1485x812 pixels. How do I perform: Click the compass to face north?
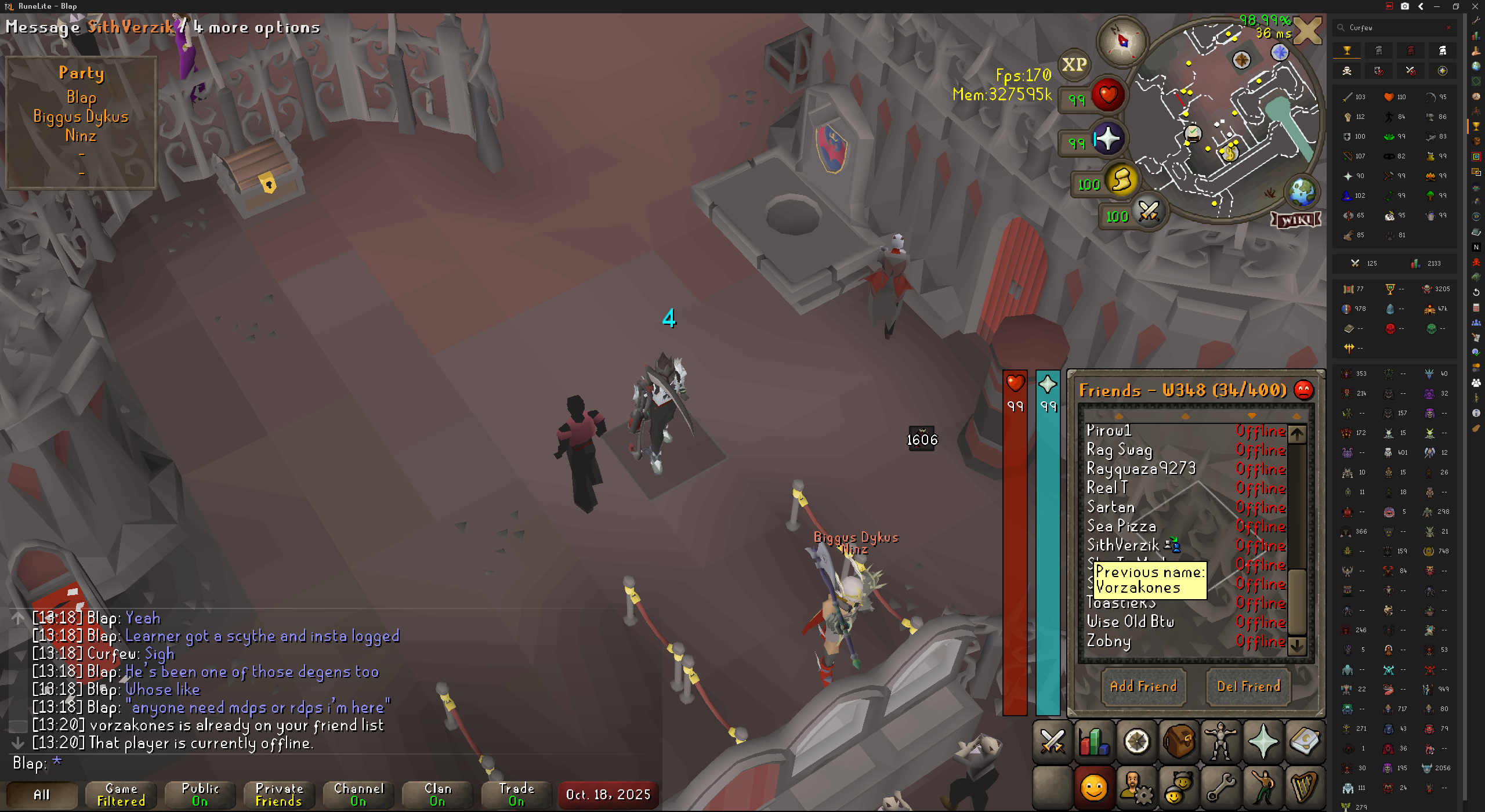pyautogui.click(x=1122, y=41)
